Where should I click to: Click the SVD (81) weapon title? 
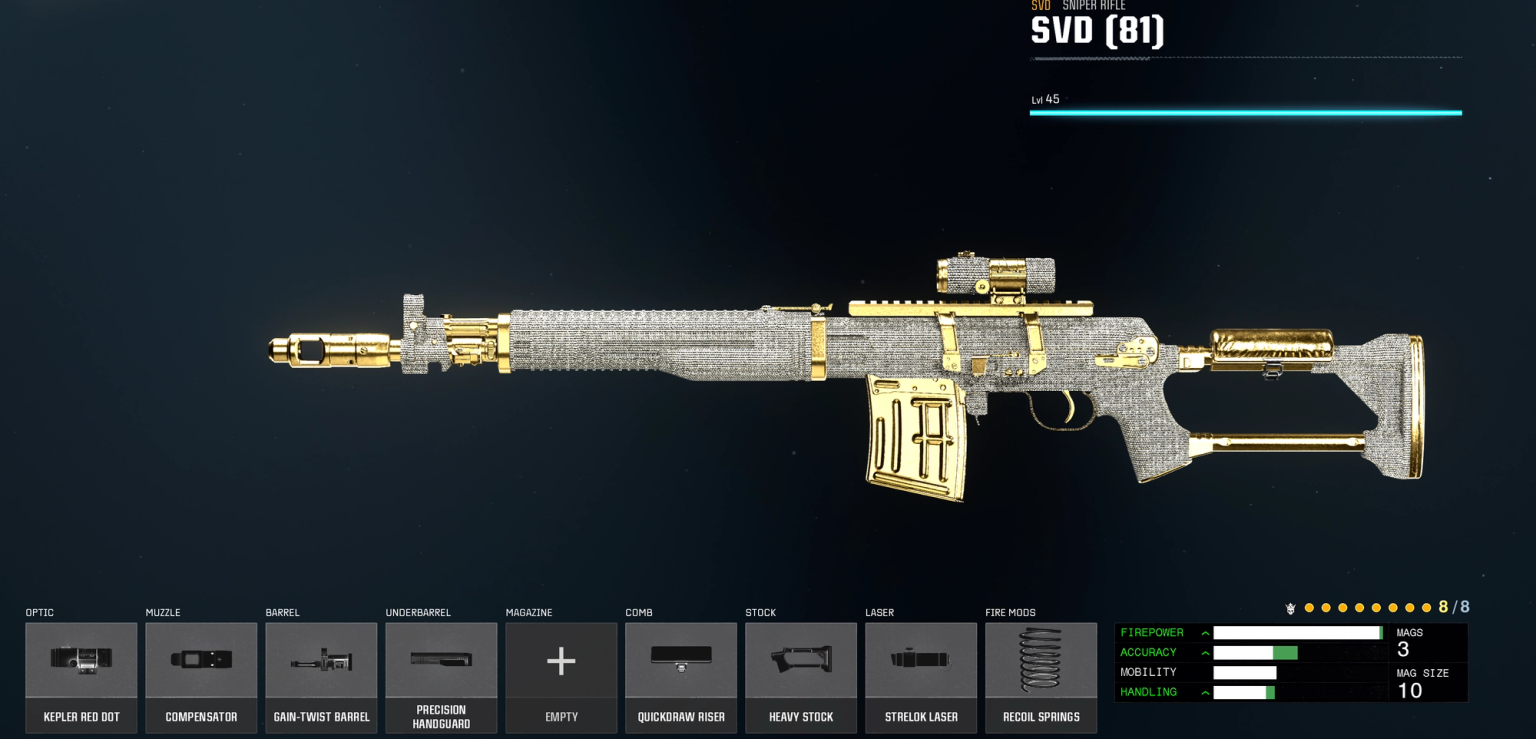1096,30
